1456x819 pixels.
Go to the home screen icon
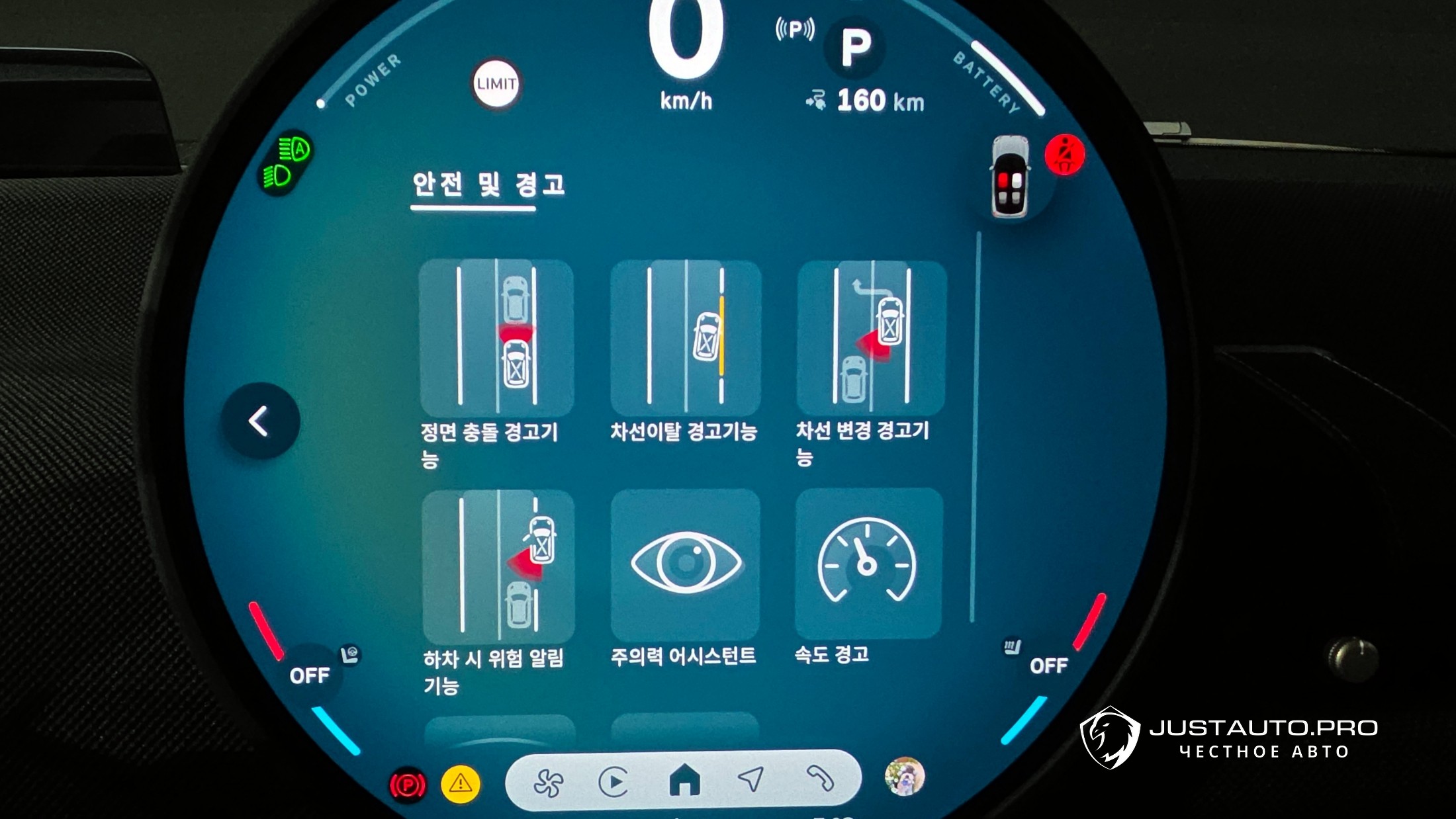(684, 780)
